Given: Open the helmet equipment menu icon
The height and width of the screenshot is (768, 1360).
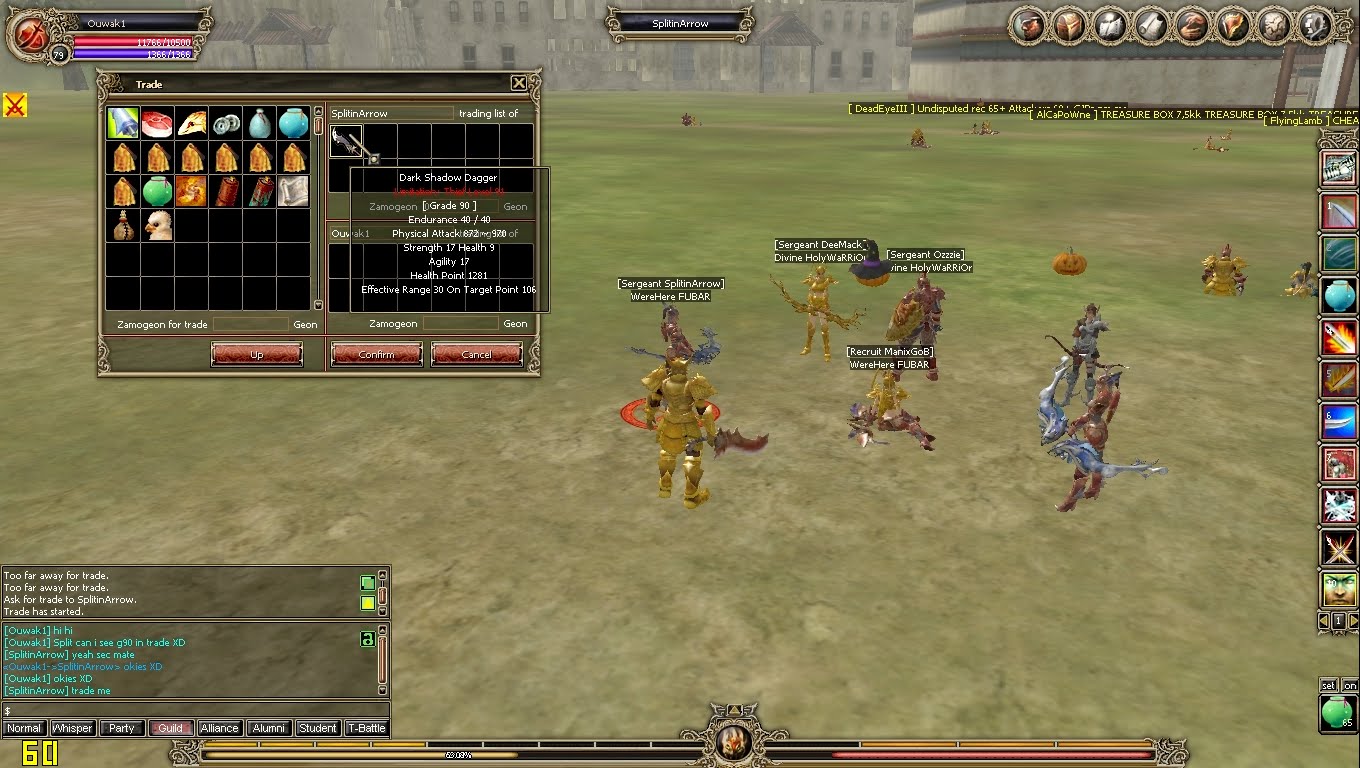Looking at the screenshot, I should click(1070, 25).
